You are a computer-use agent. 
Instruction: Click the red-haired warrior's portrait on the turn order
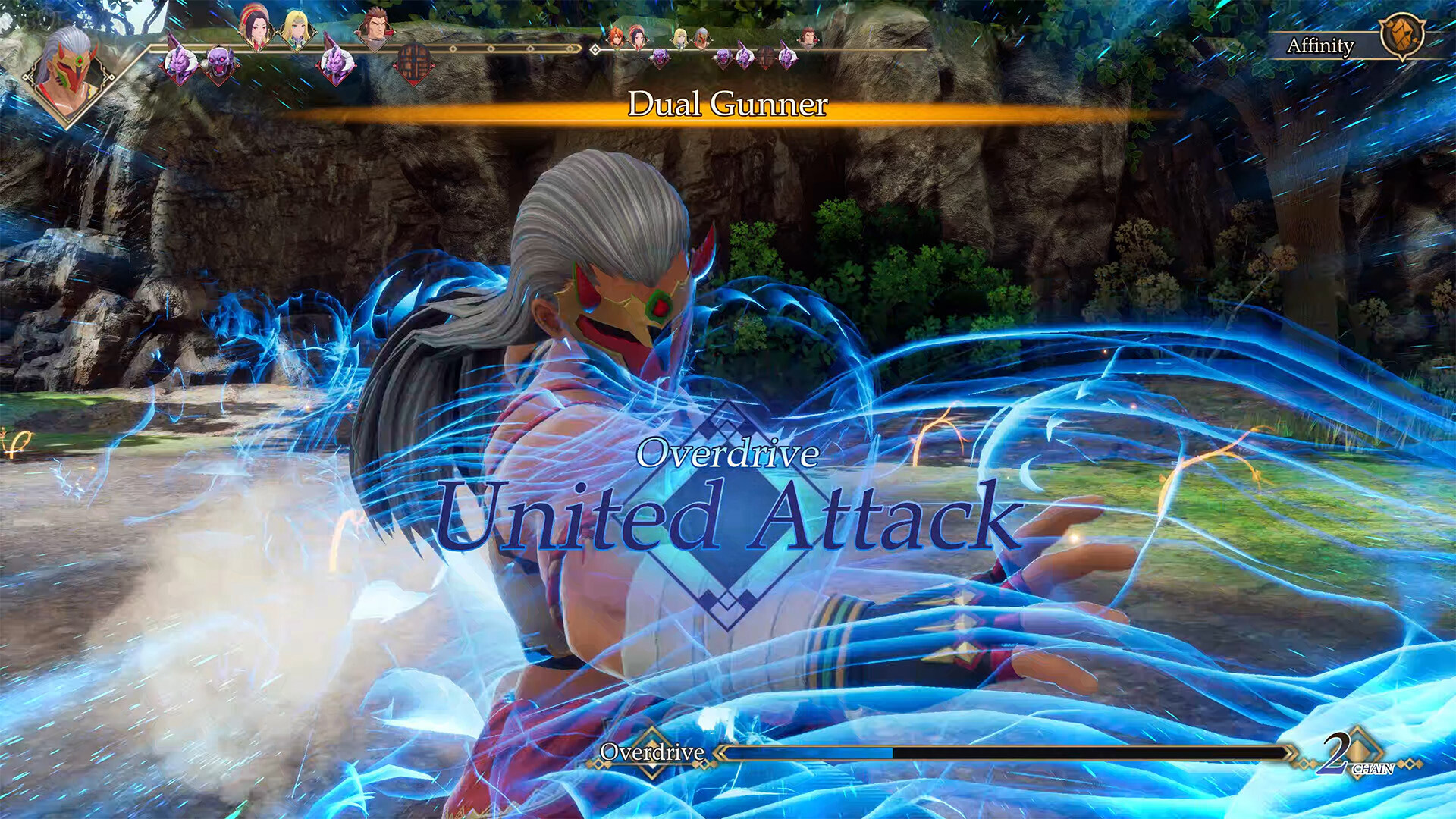click(377, 30)
